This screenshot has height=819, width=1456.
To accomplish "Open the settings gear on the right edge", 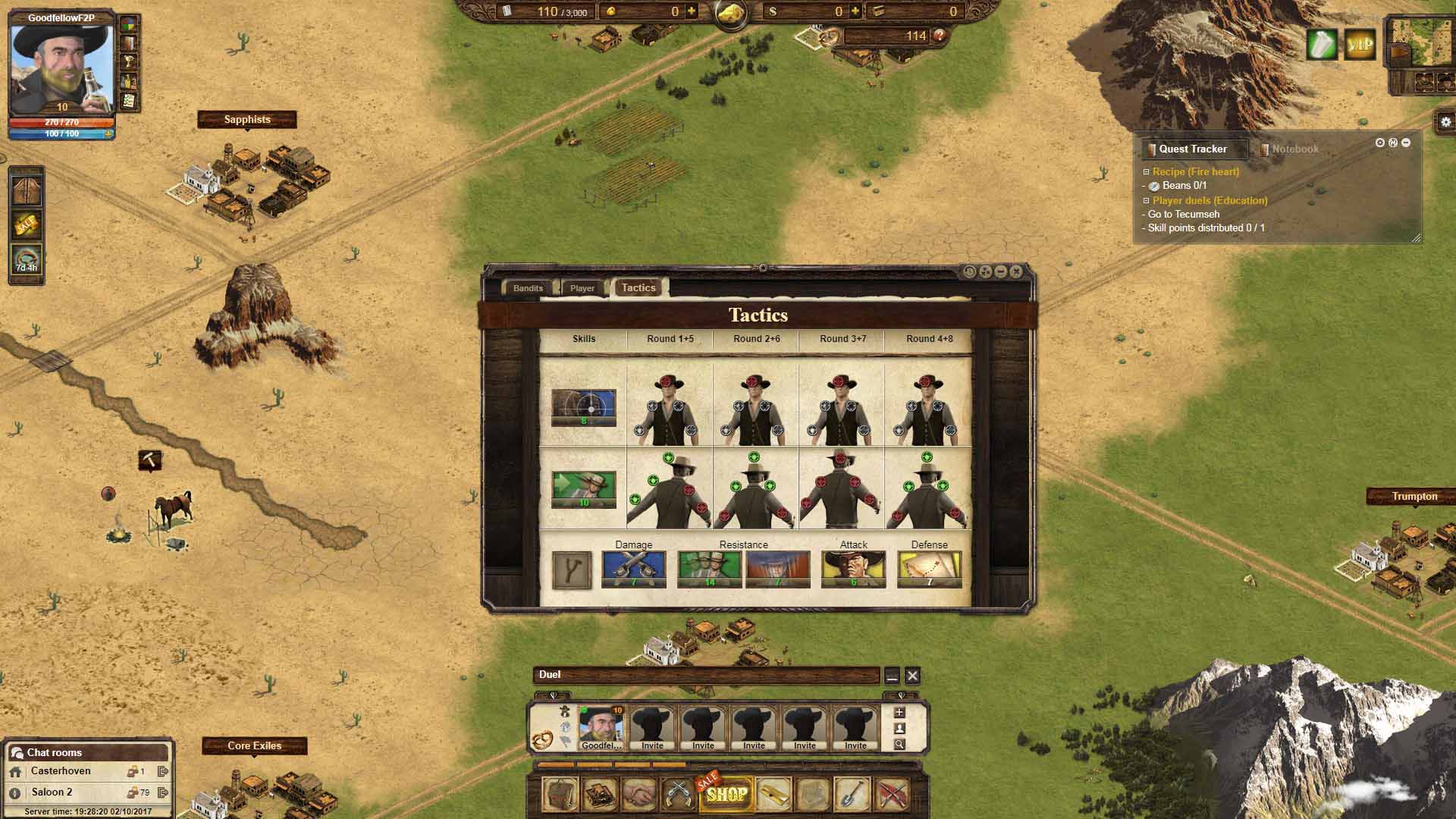I will point(1445,122).
